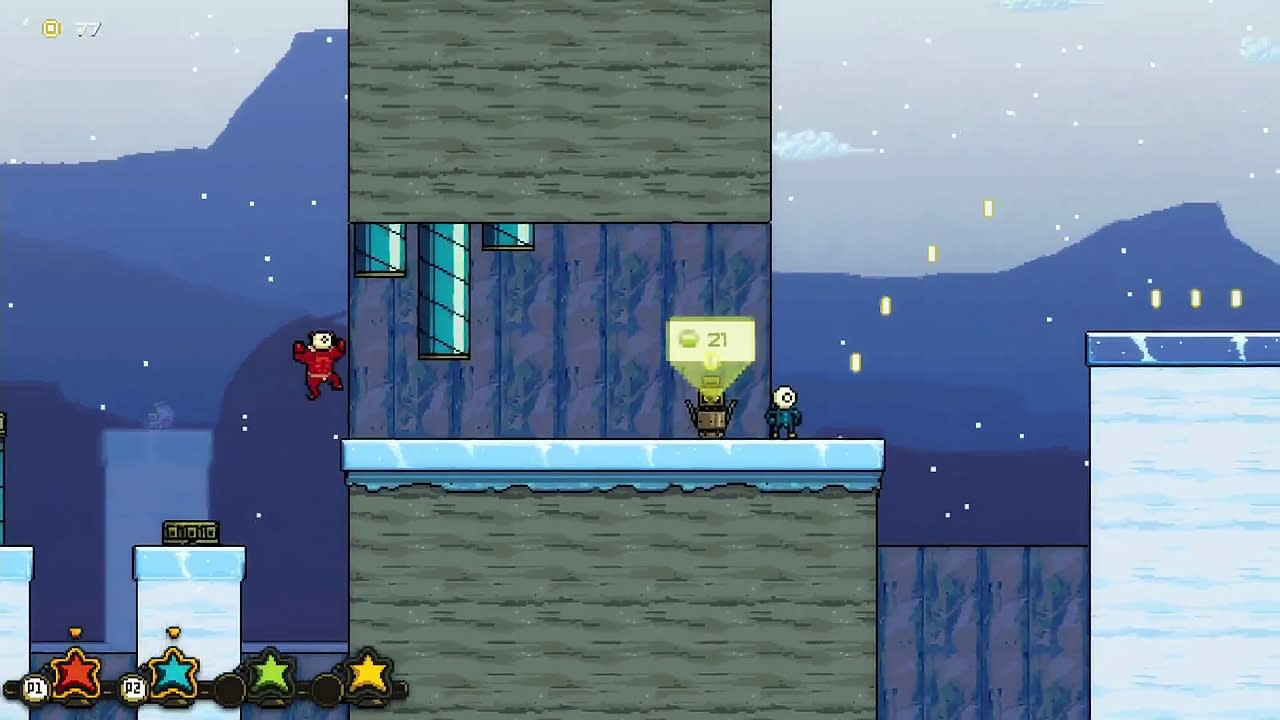Viewport: 1280px width, 720px height.
Task: Select the P2 star slot on the score bar
Action: coord(173,675)
